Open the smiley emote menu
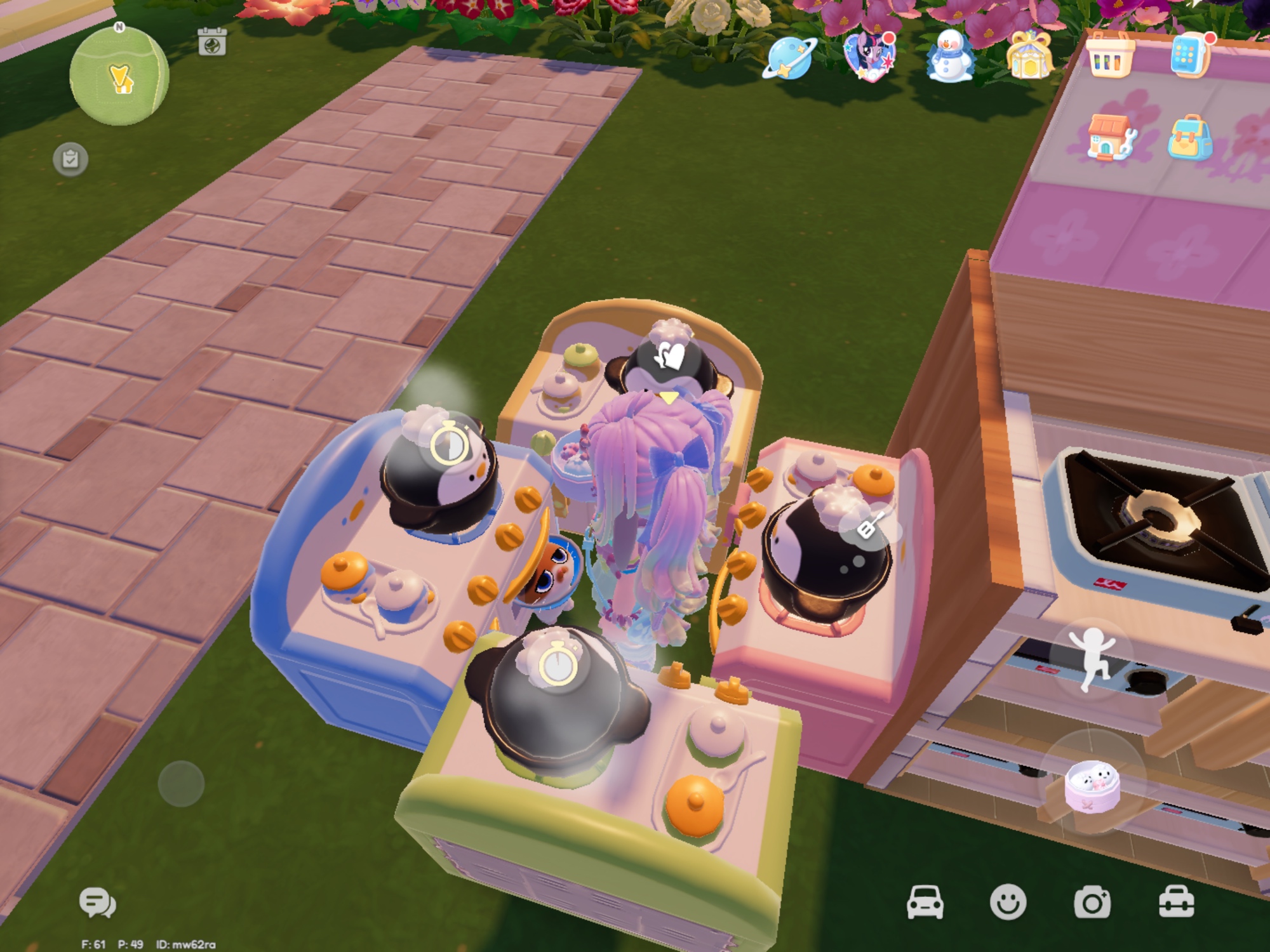Viewport: 1270px width, 952px height. point(1008,902)
